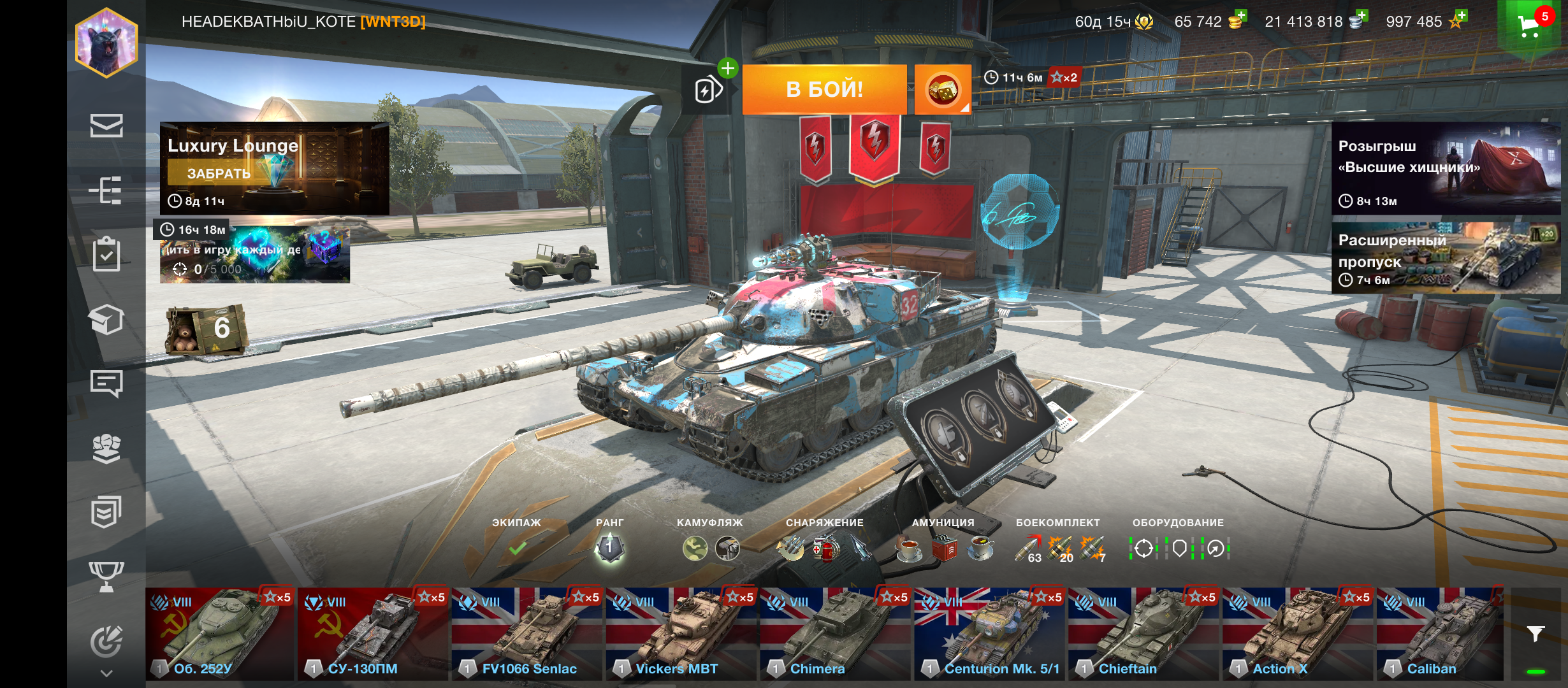Open the Оборудование equipment slots
Screen dimensions: 1568x688
(x=1179, y=547)
